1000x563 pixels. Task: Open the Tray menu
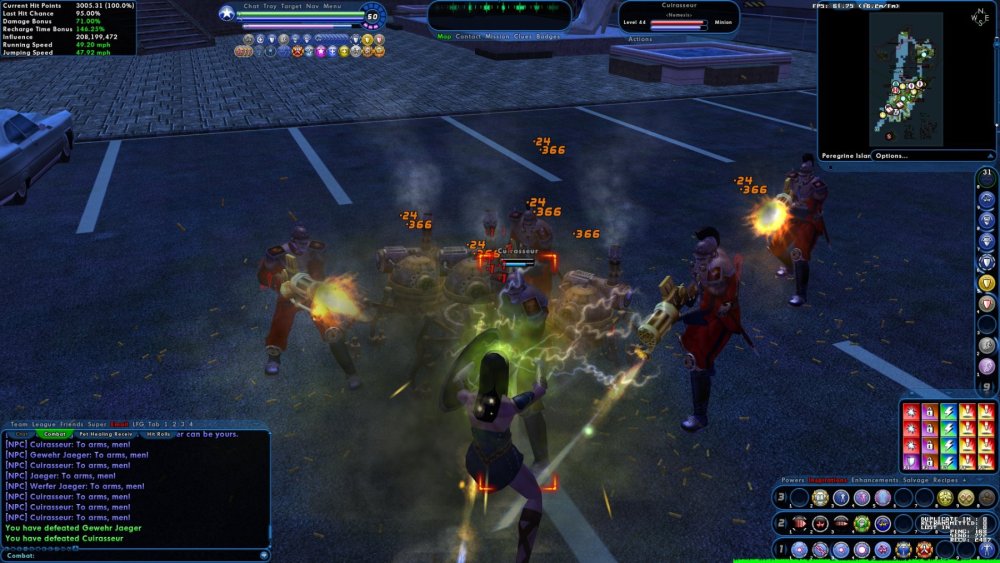click(270, 6)
